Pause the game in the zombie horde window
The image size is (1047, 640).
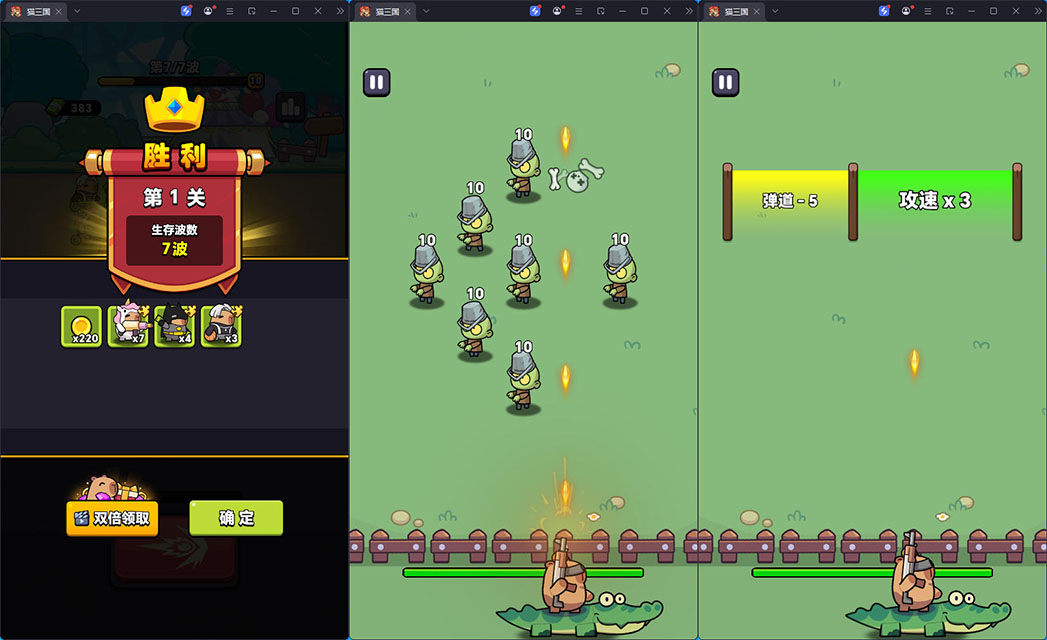(376, 82)
